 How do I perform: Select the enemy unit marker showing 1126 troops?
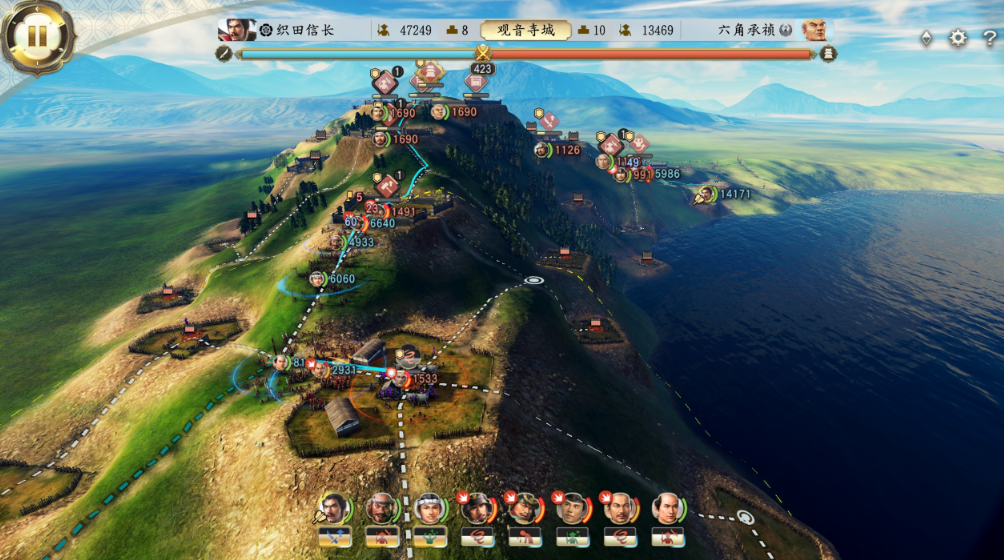tap(542, 150)
